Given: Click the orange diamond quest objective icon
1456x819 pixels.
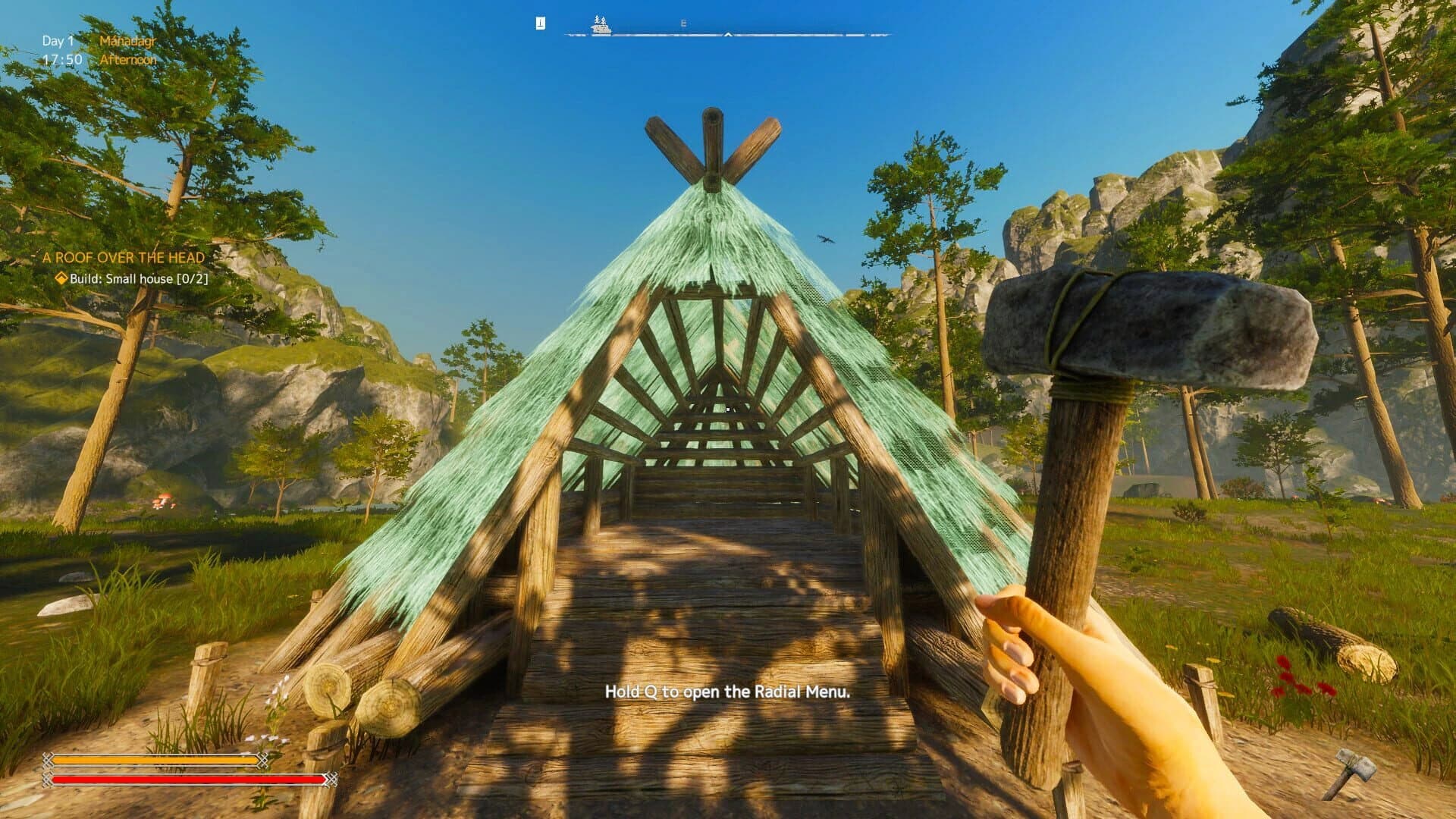Looking at the screenshot, I should [x=62, y=279].
